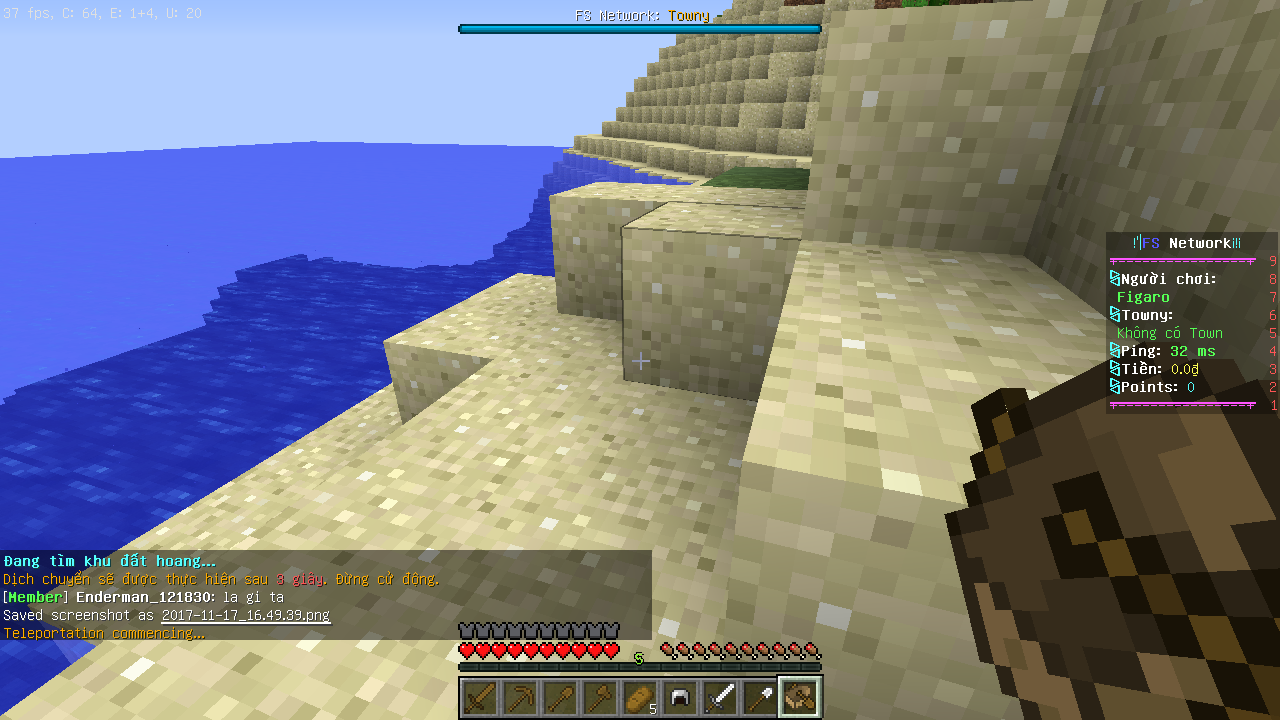The image size is (1280, 720).
Task: Select the wooden pickaxe hotbar slot
Action: tap(520, 697)
